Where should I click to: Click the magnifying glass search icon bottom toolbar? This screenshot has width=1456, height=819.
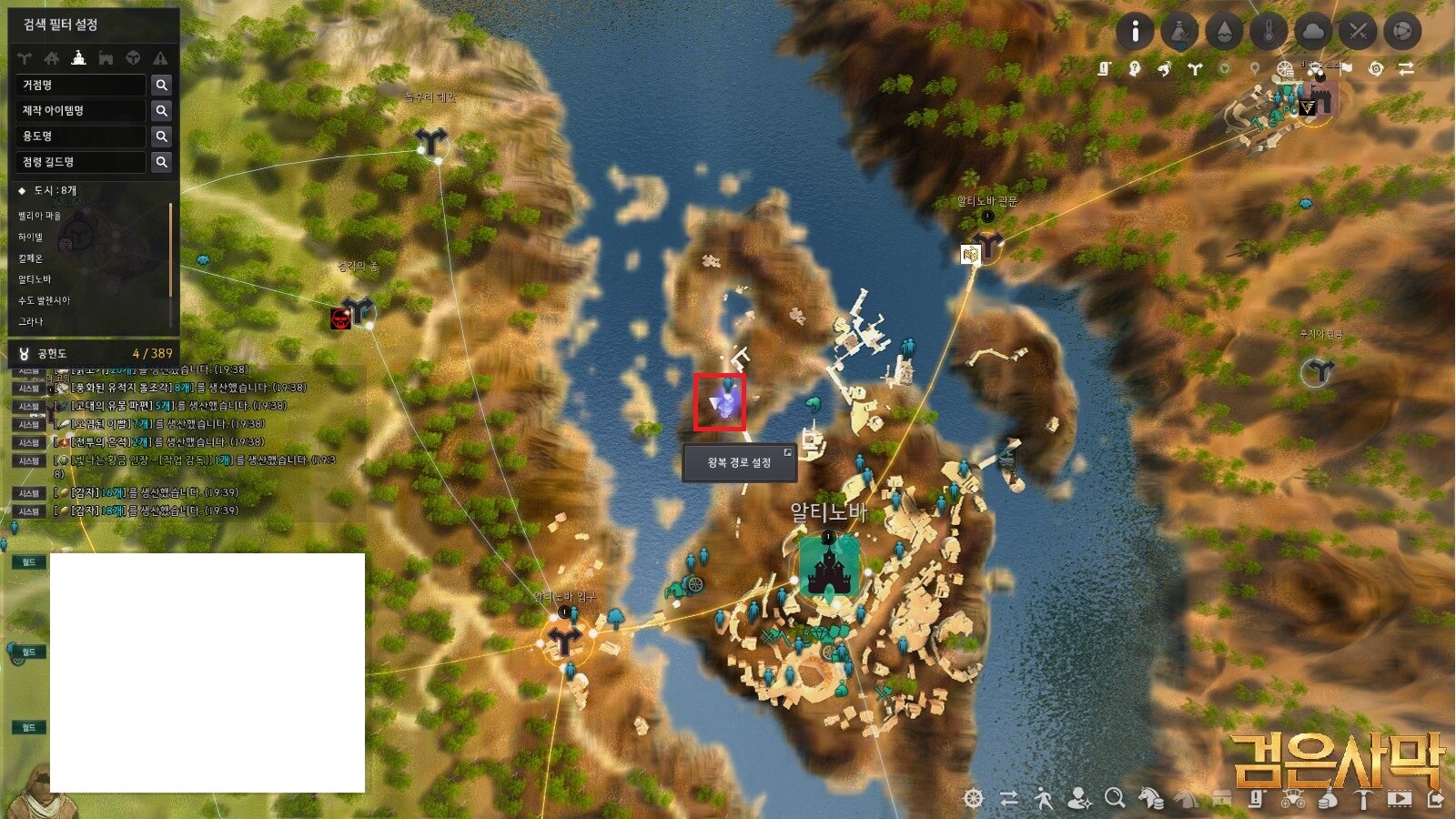coord(1115,799)
